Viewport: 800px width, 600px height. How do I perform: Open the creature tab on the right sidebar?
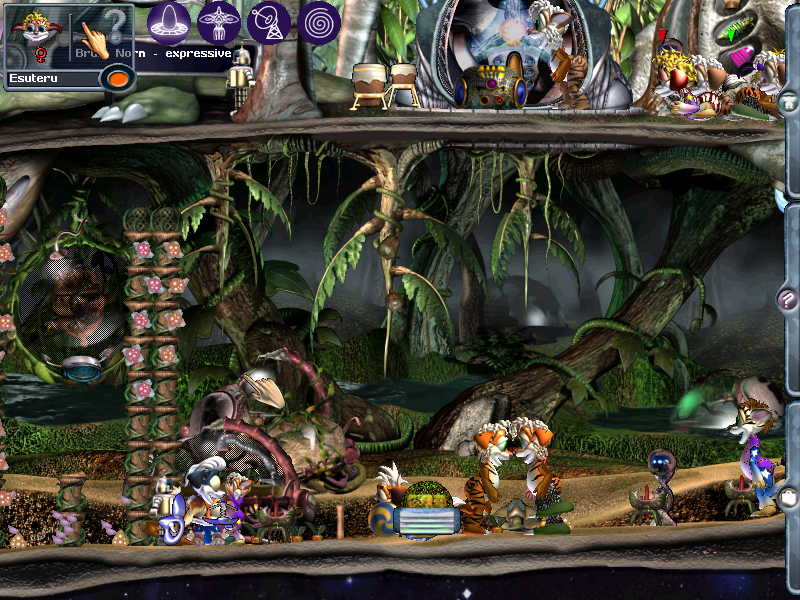[x=789, y=101]
